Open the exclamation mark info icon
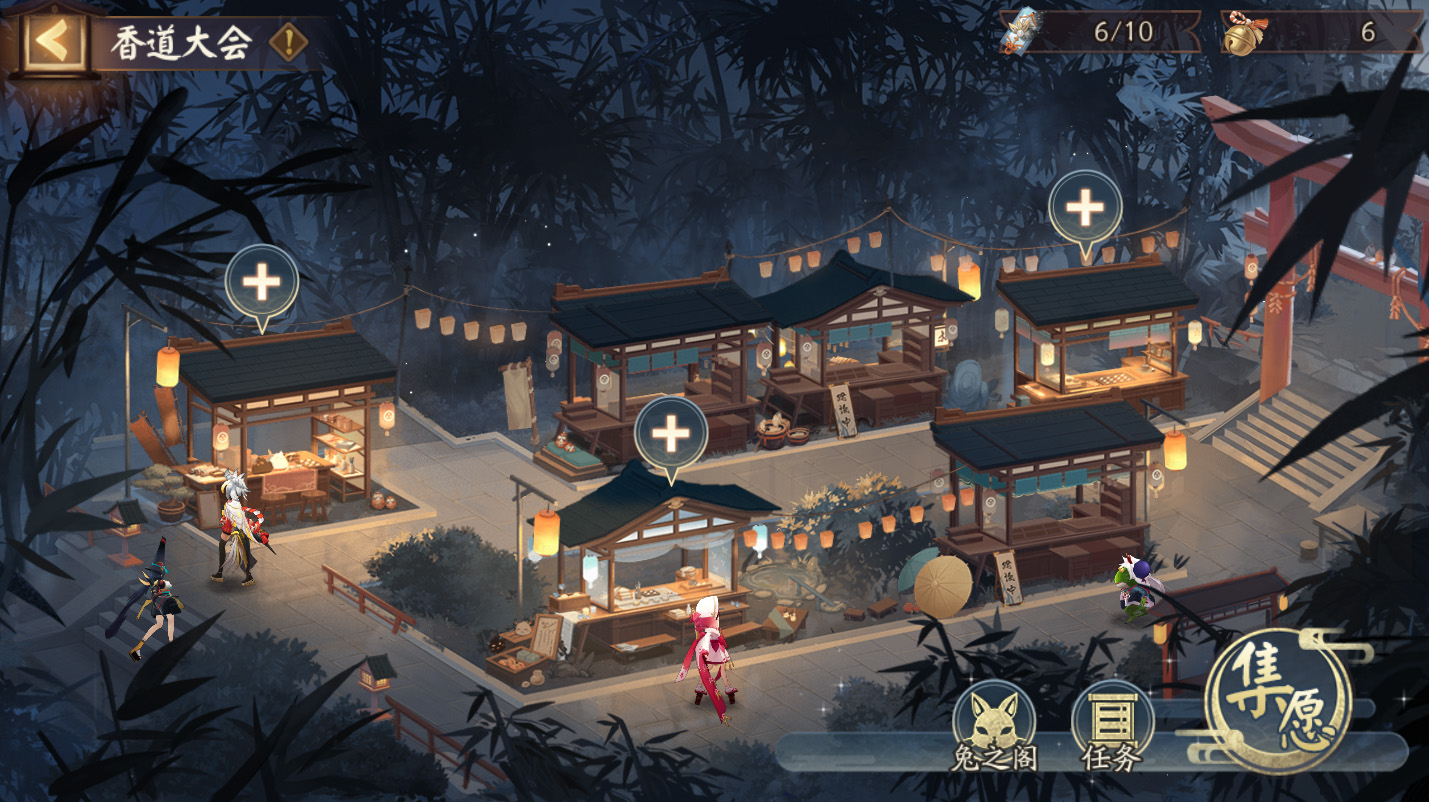The width and height of the screenshot is (1429, 802). (288, 43)
